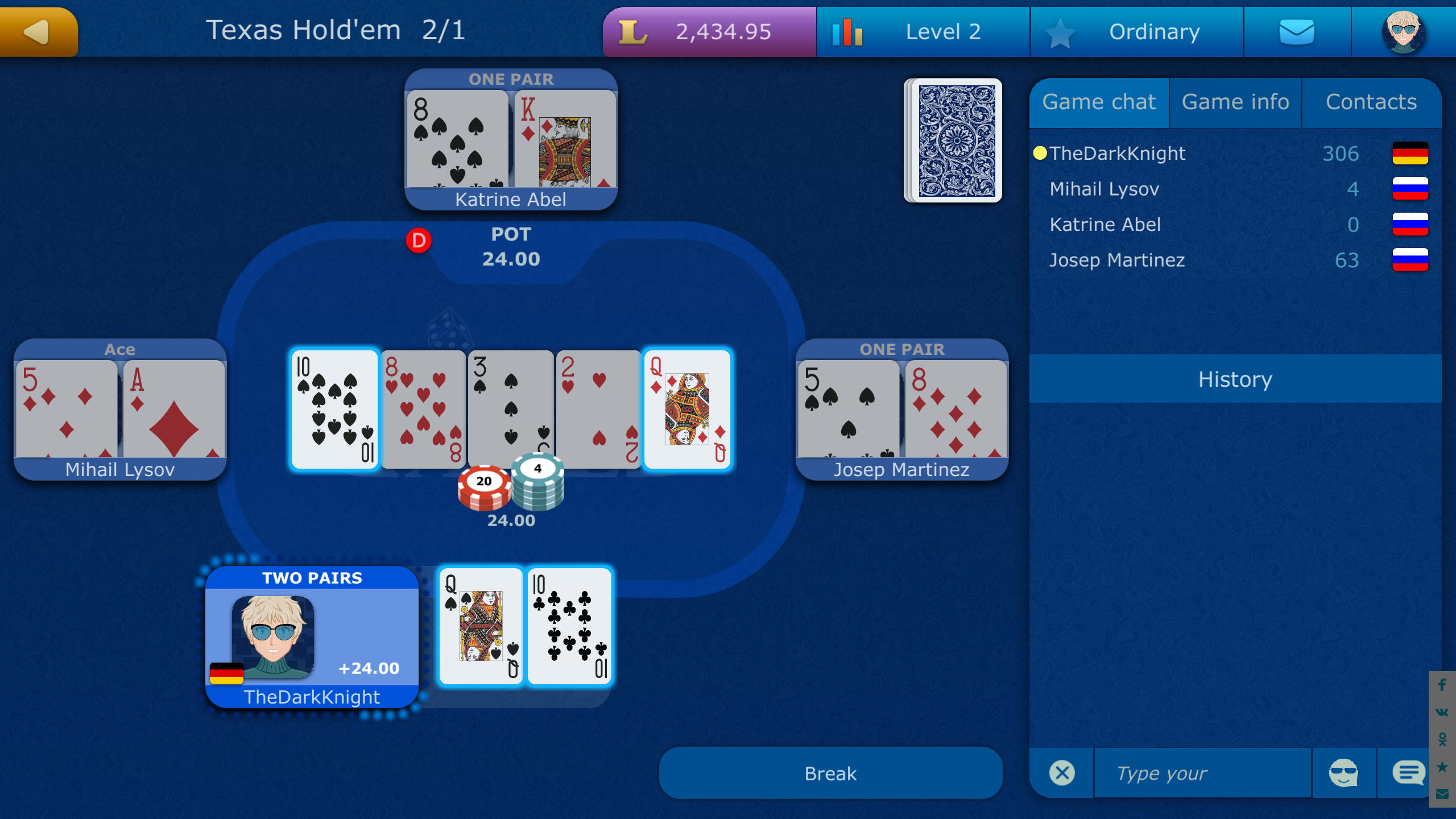Open your profile avatar menu

click(1402, 31)
